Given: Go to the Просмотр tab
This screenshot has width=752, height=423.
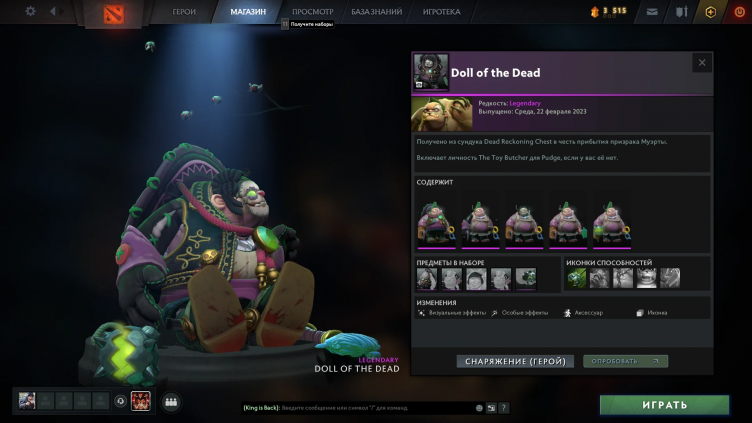Looking at the screenshot, I should (x=312, y=12).
